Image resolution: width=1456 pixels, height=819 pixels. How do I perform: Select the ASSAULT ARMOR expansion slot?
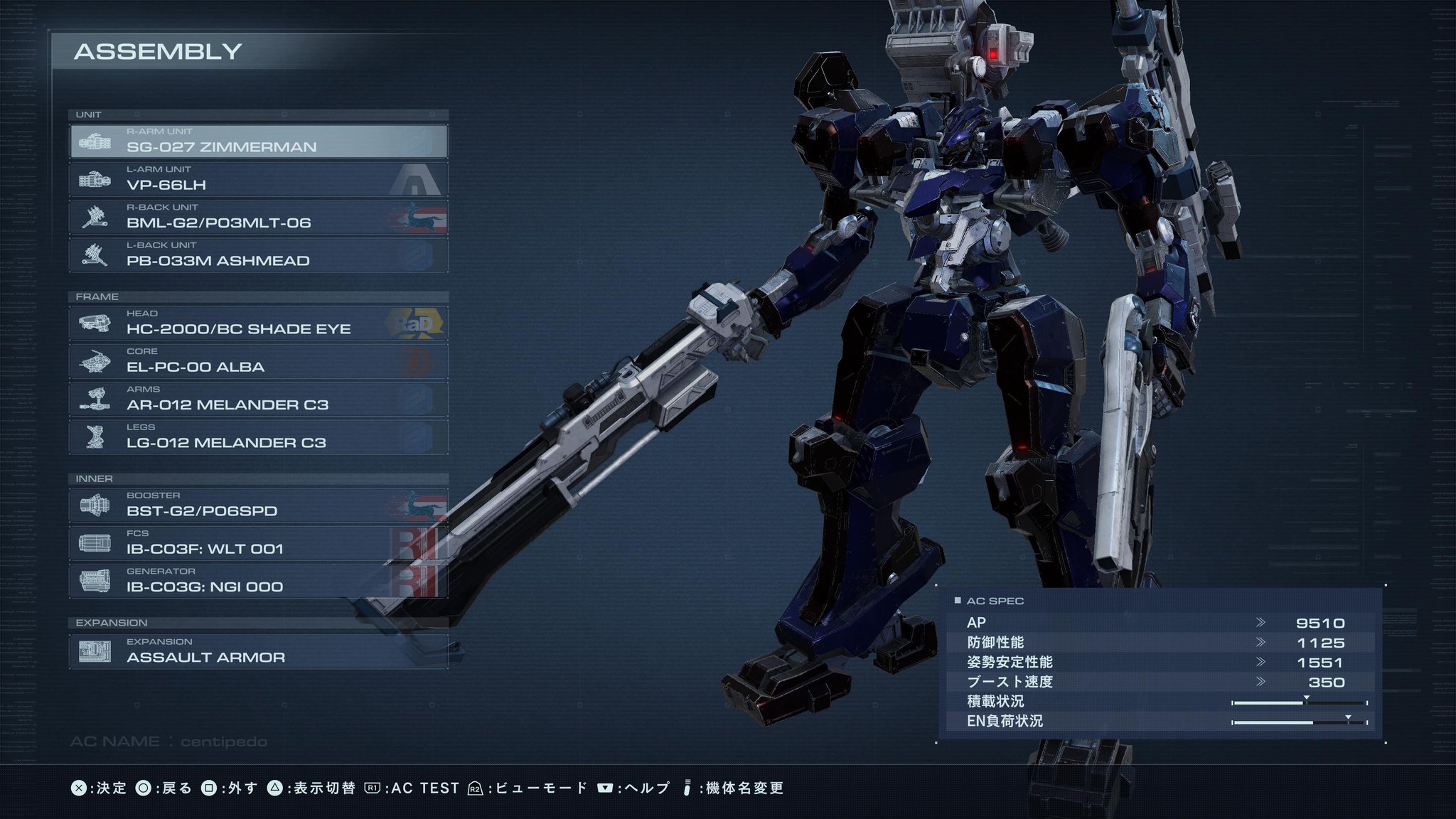tap(258, 652)
